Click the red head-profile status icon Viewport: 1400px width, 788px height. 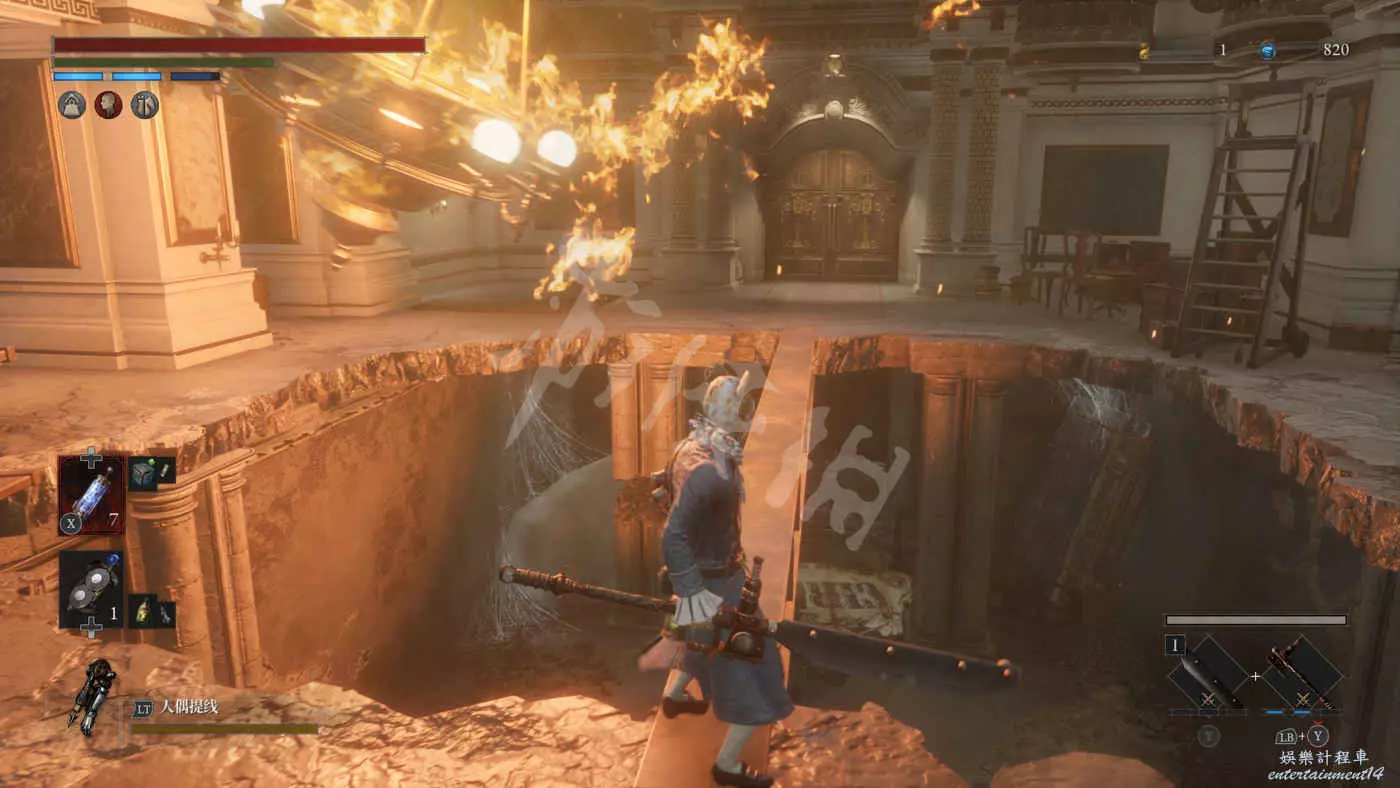(x=108, y=105)
